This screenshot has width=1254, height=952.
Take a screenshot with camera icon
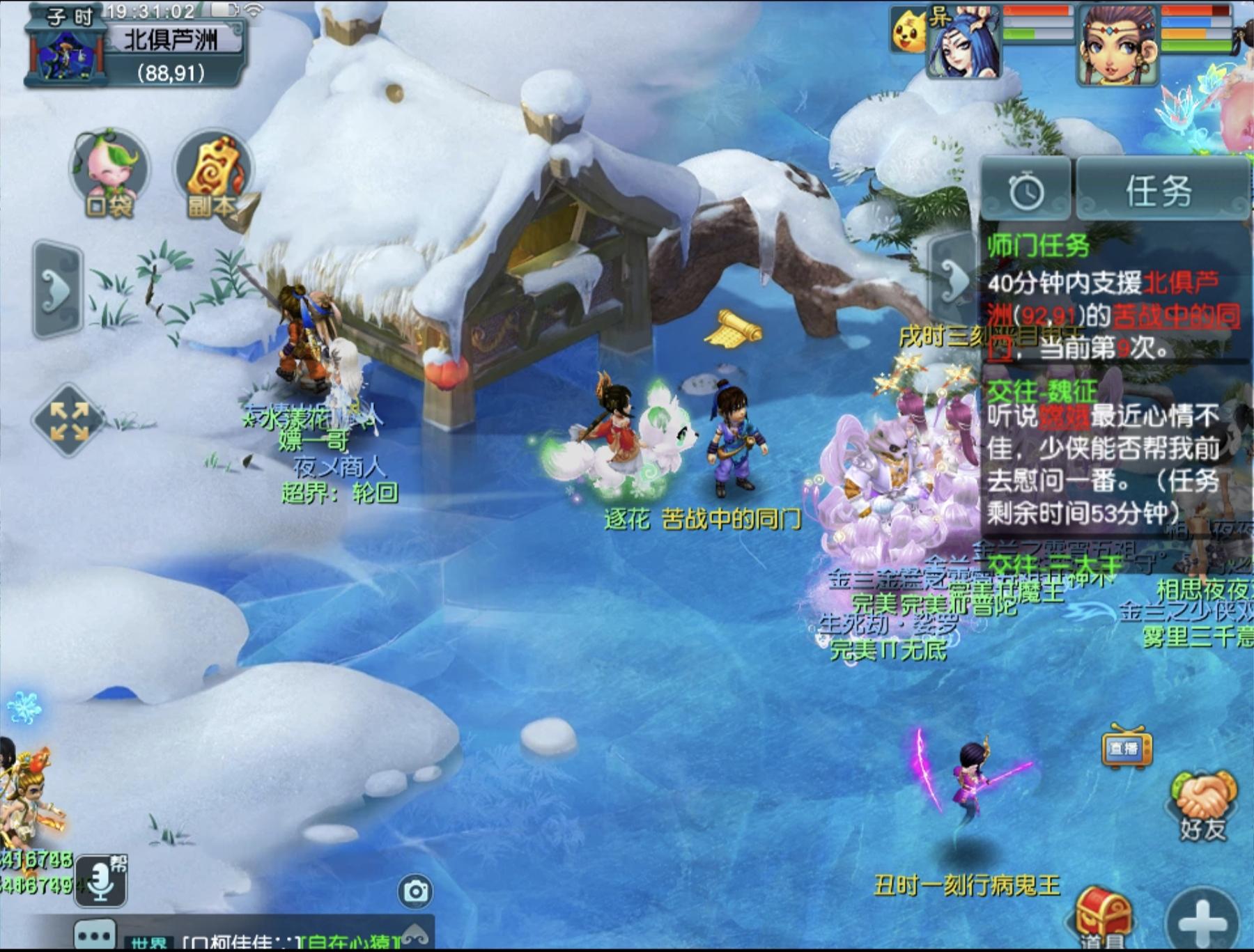pyautogui.click(x=416, y=891)
